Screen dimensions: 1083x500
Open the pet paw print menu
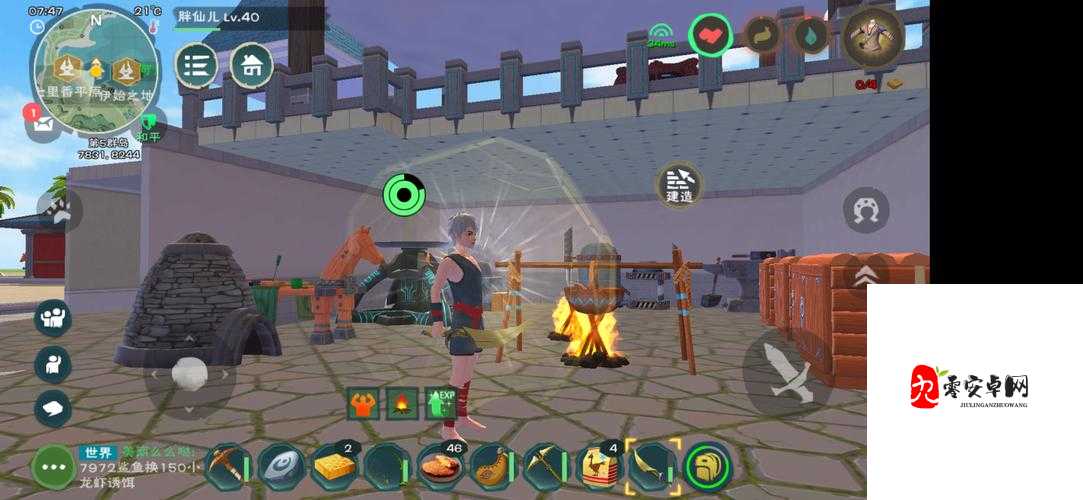60,211
